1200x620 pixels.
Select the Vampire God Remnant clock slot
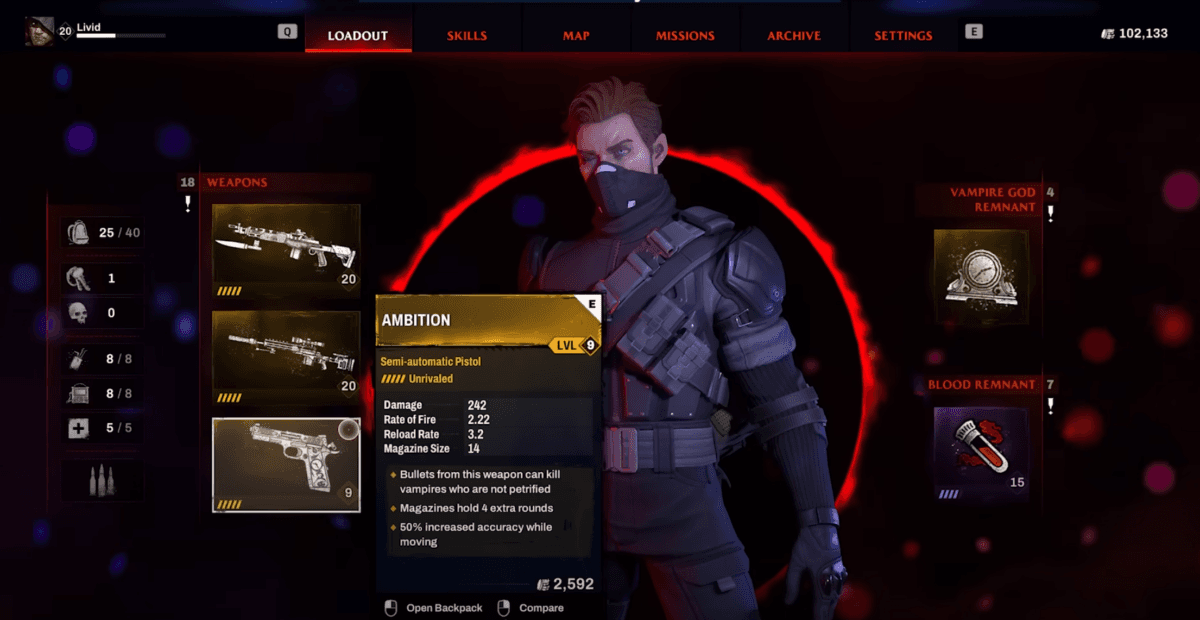(x=981, y=277)
